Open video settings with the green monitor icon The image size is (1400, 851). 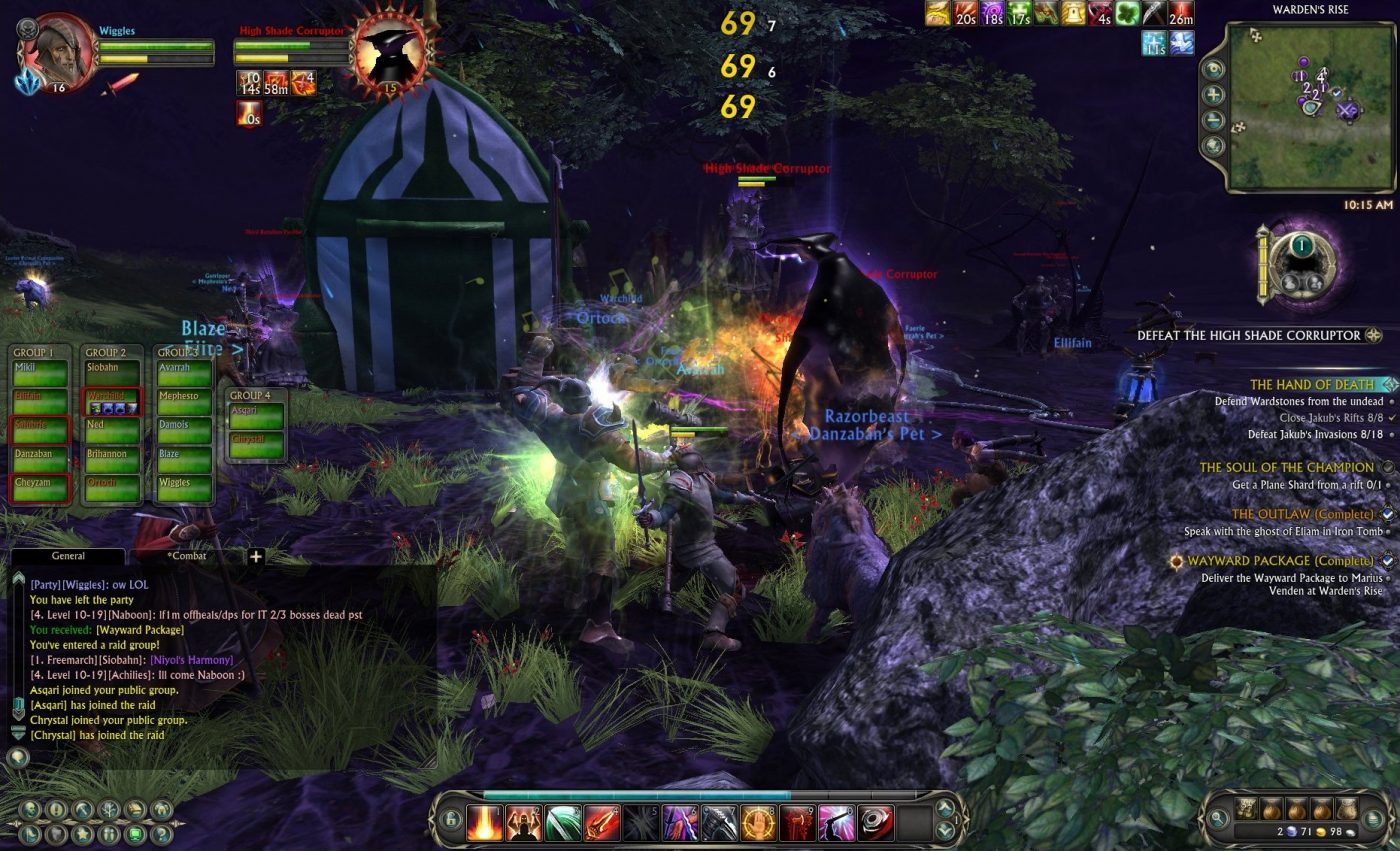134,834
